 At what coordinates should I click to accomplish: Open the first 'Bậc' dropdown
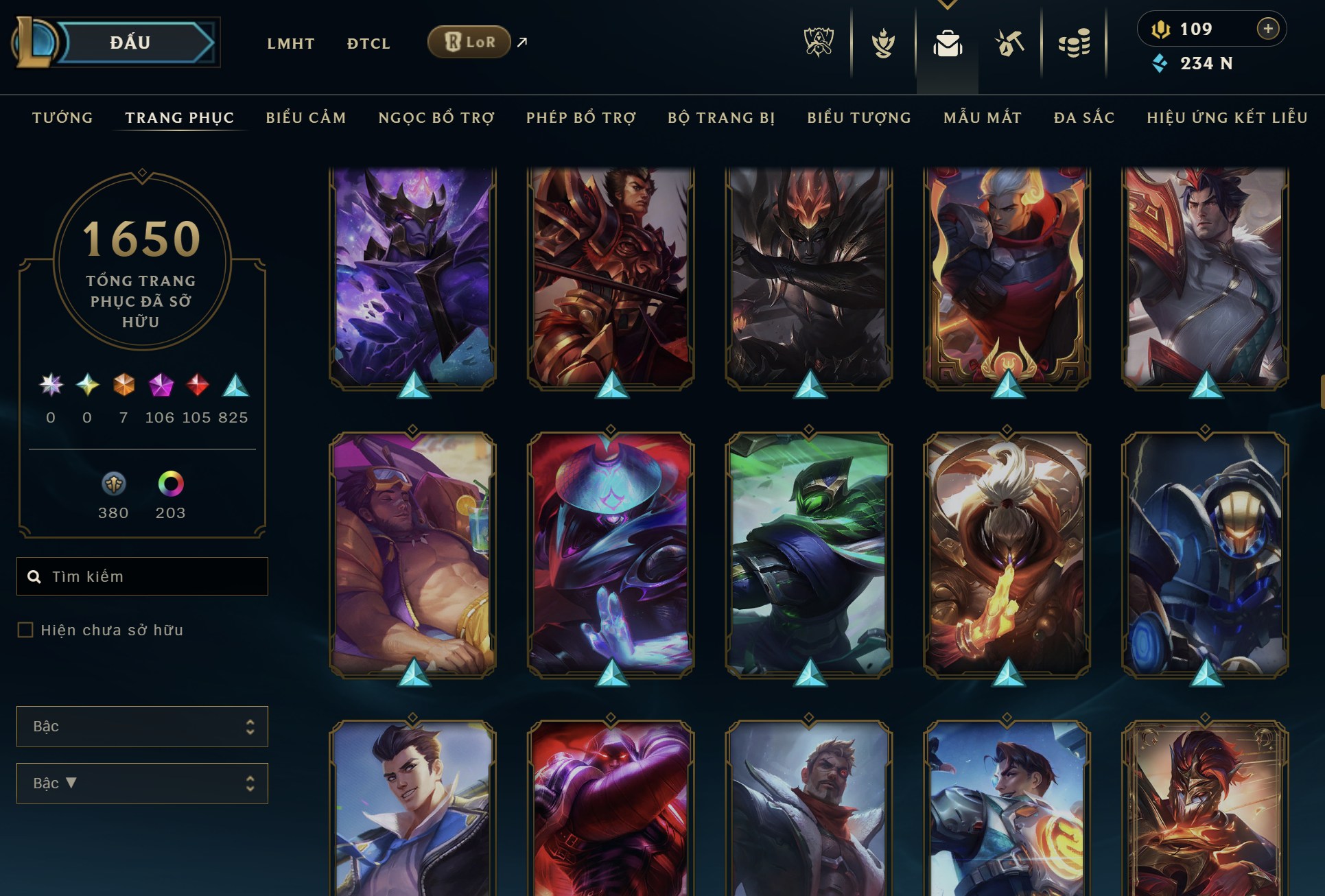click(x=142, y=727)
